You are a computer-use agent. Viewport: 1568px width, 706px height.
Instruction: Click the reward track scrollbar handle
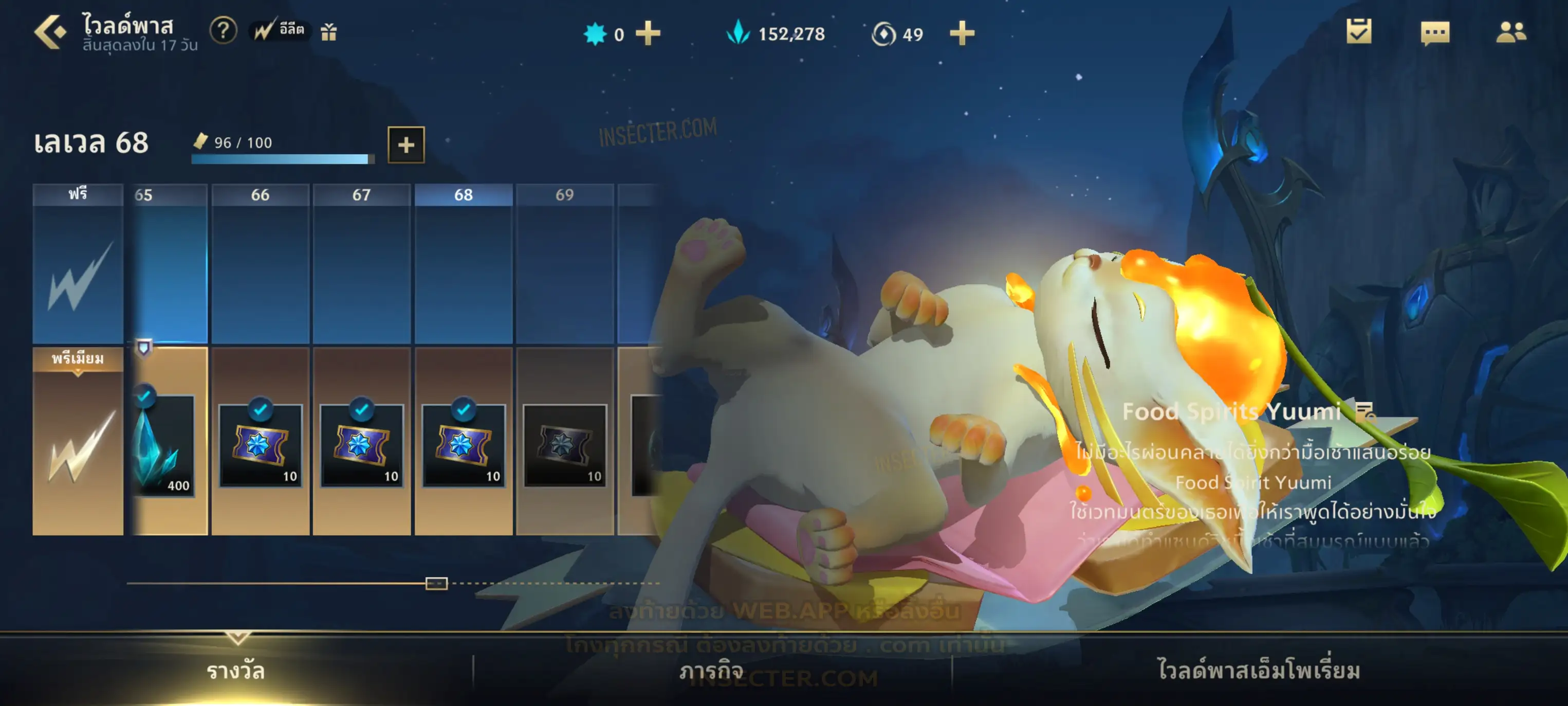tap(436, 584)
